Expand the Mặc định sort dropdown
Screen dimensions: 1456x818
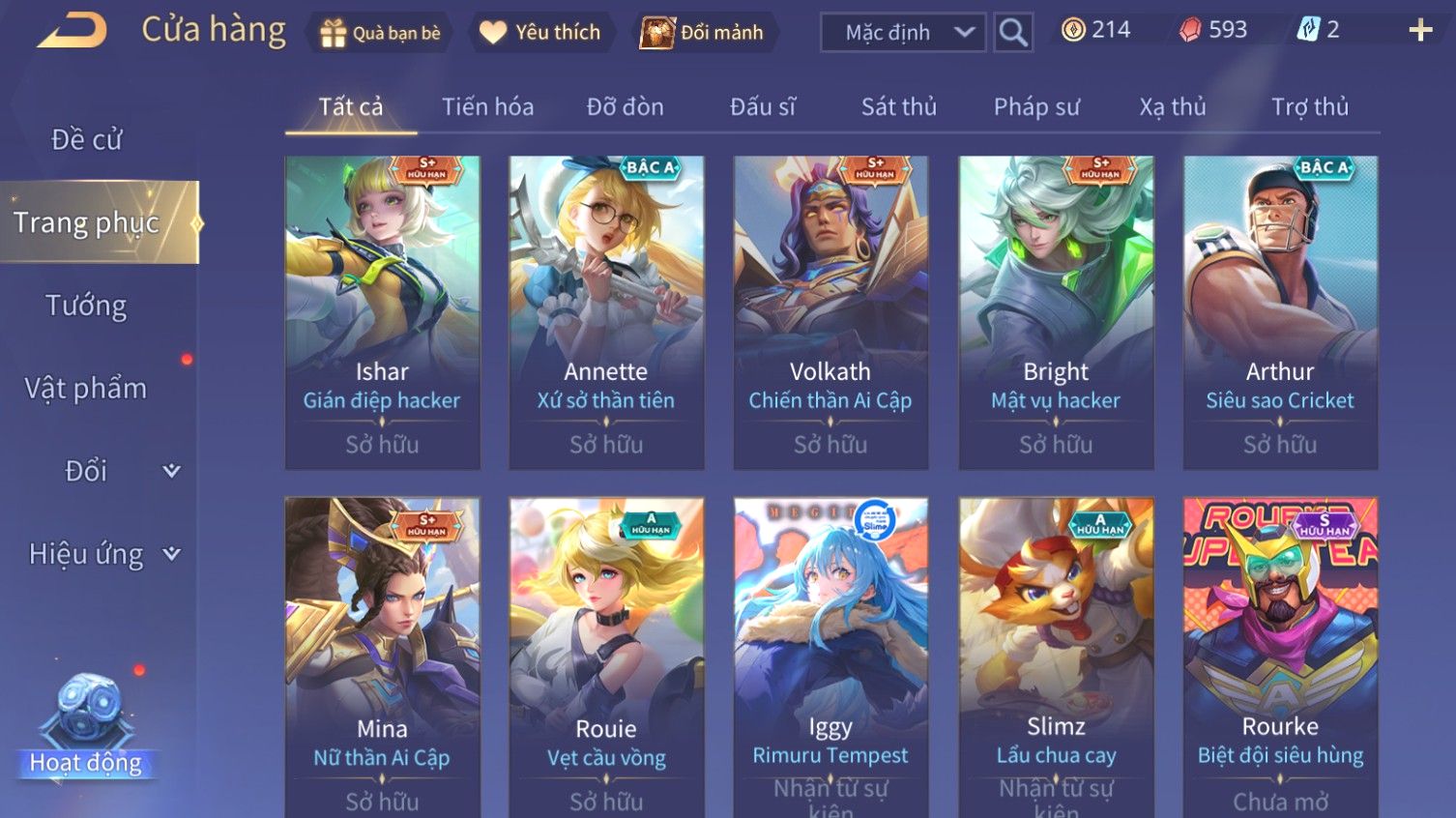click(903, 33)
